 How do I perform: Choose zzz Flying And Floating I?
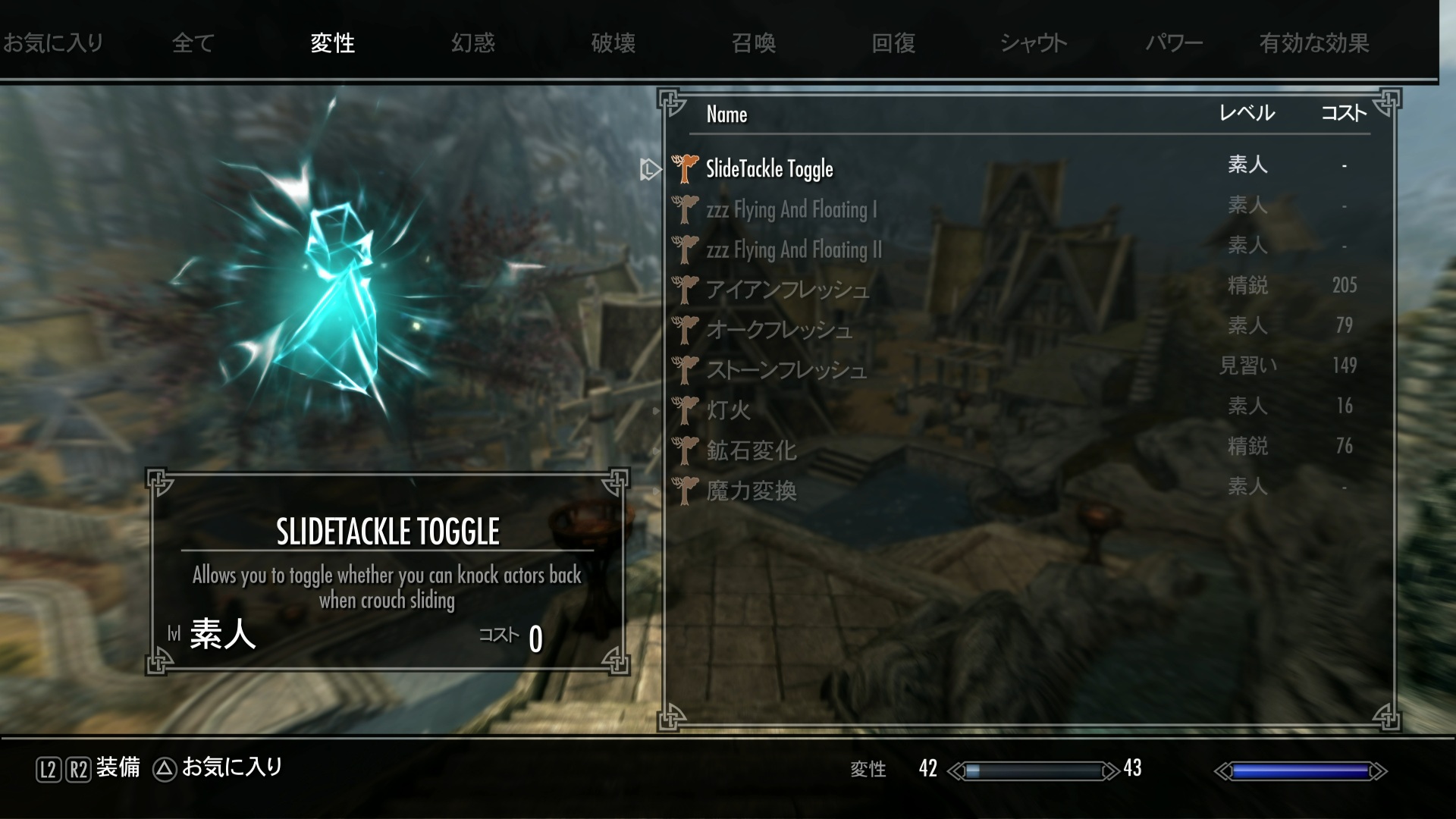pos(791,209)
